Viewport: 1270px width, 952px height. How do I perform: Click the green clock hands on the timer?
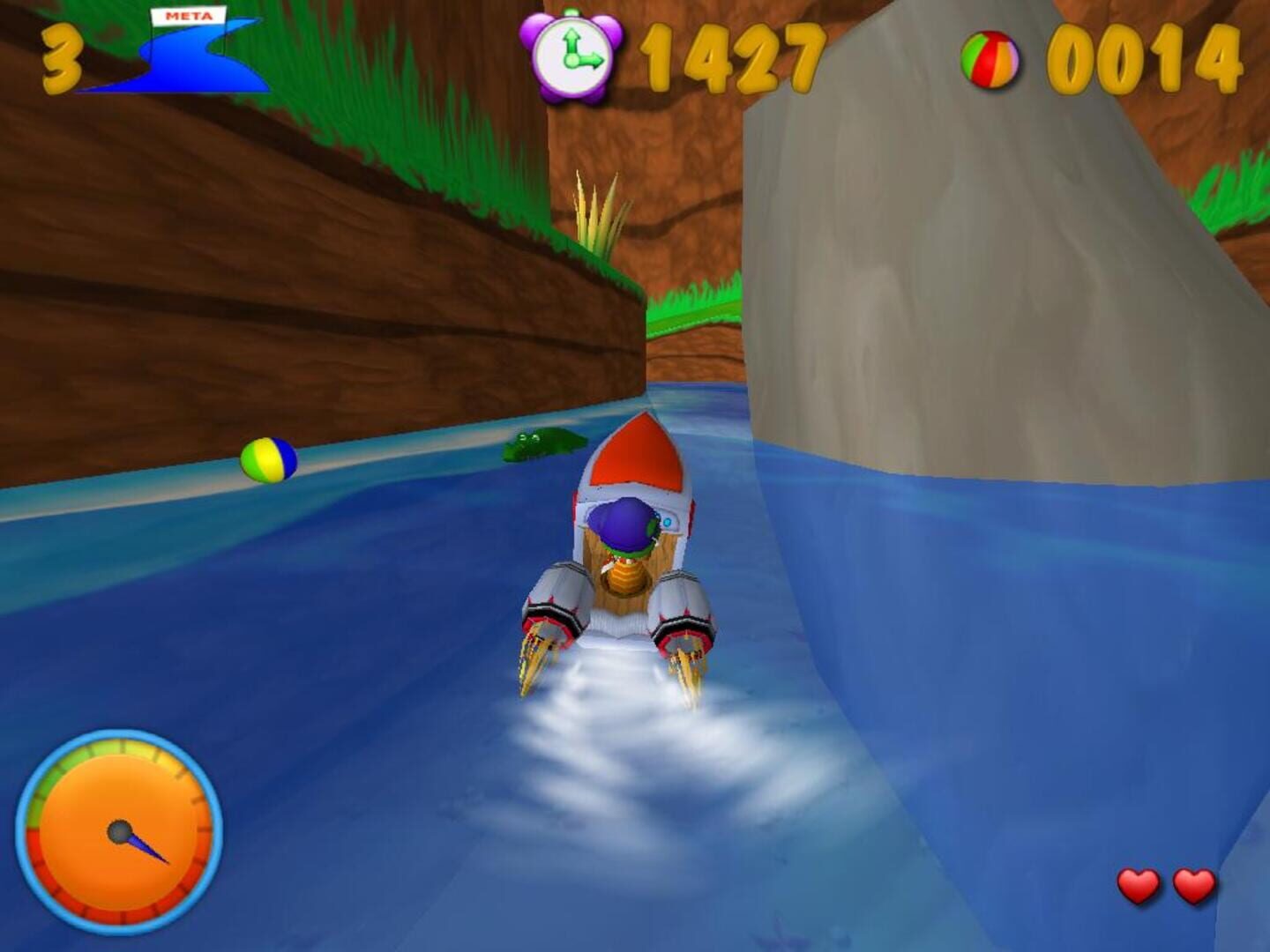(x=575, y=55)
